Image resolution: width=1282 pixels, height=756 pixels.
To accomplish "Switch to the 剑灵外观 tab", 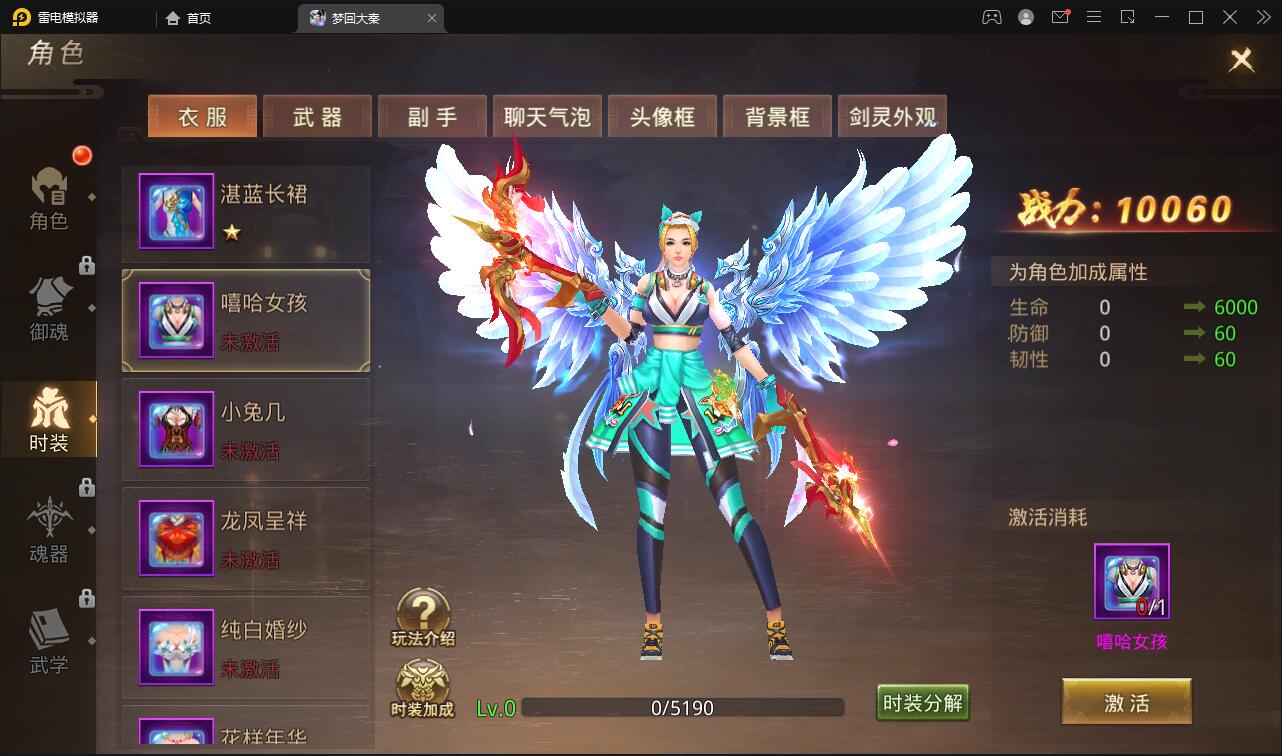I will [892, 116].
